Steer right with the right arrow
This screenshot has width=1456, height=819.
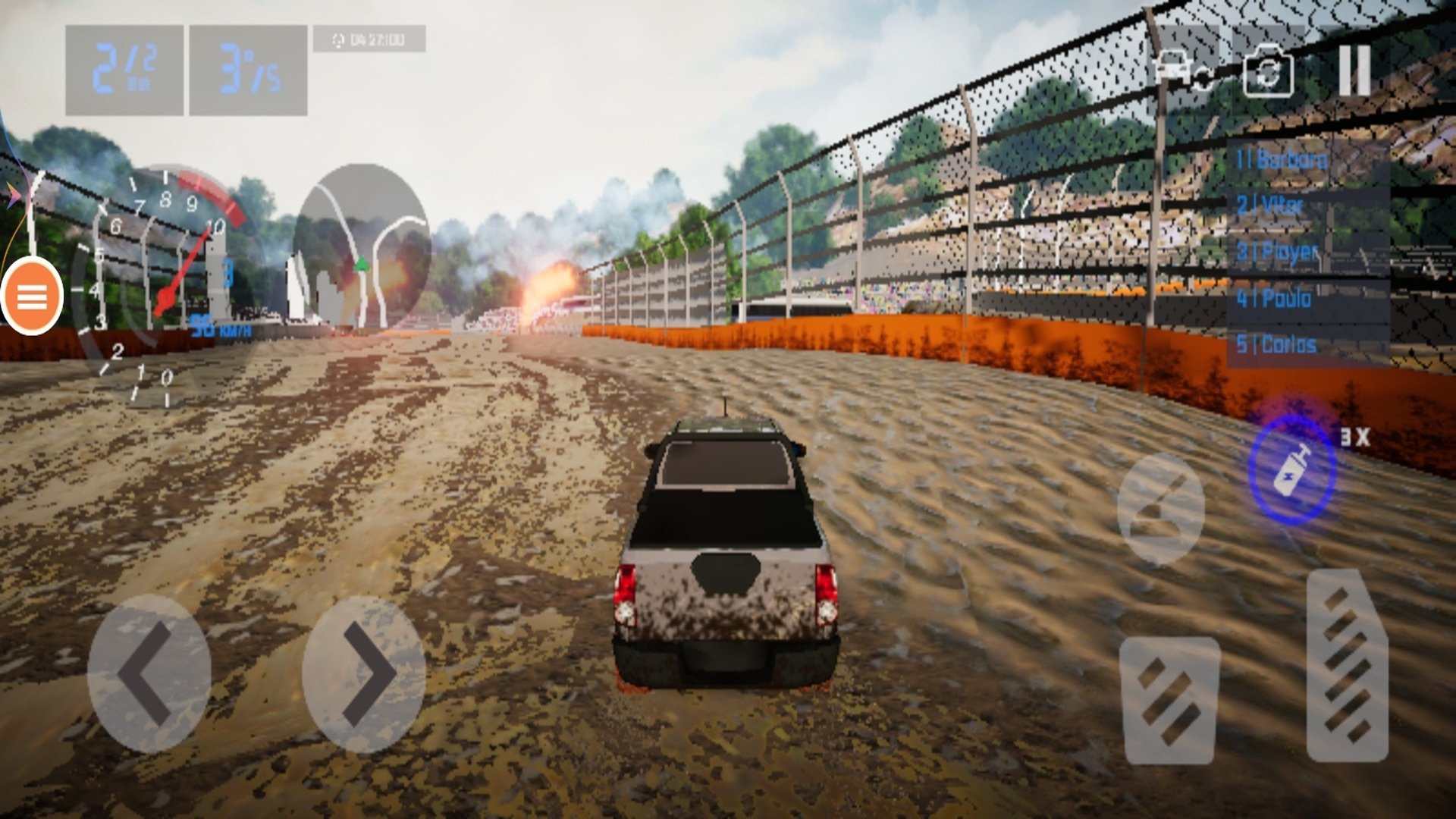[x=365, y=673]
